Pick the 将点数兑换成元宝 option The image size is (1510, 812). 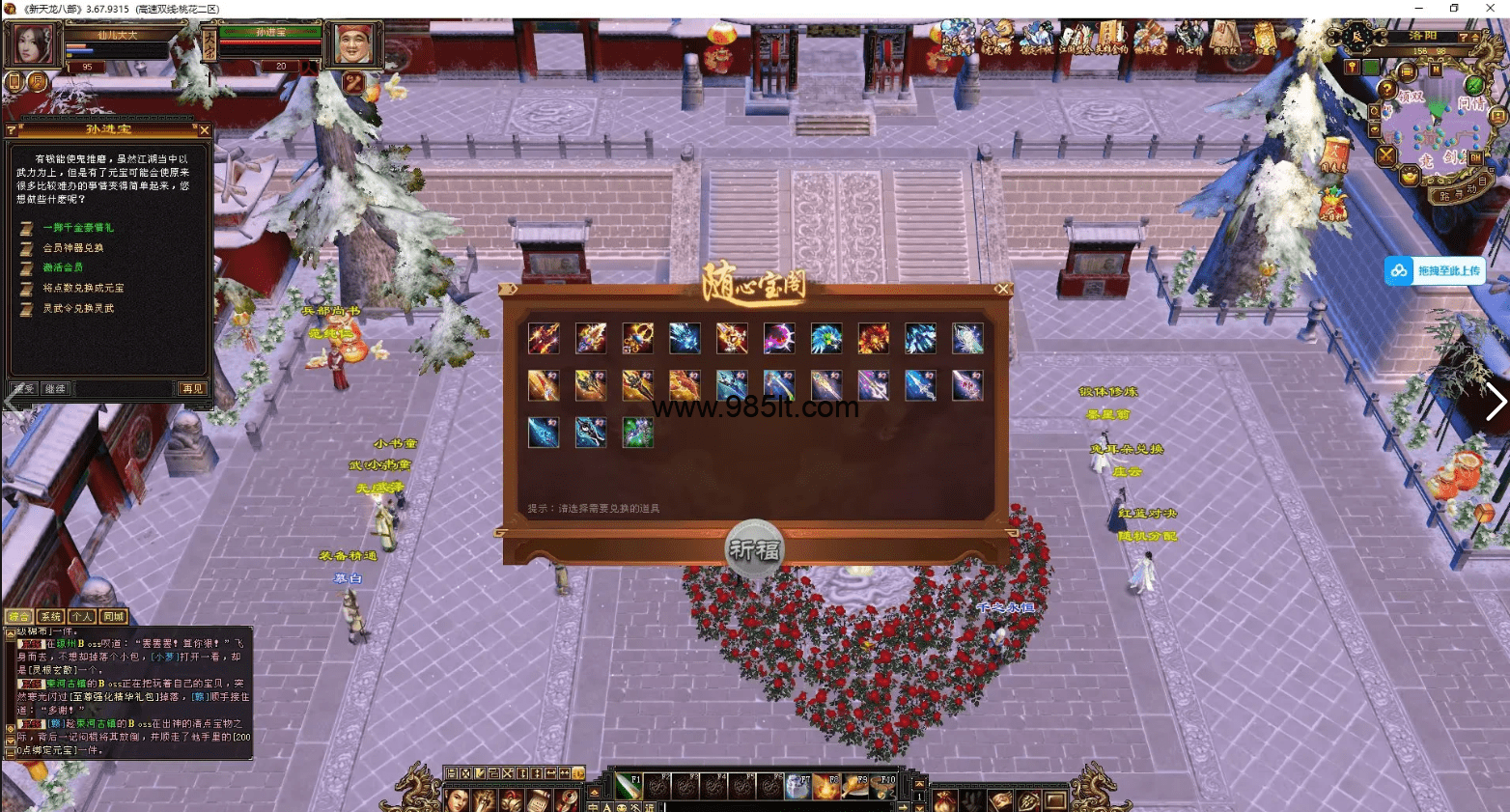pos(83,288)
